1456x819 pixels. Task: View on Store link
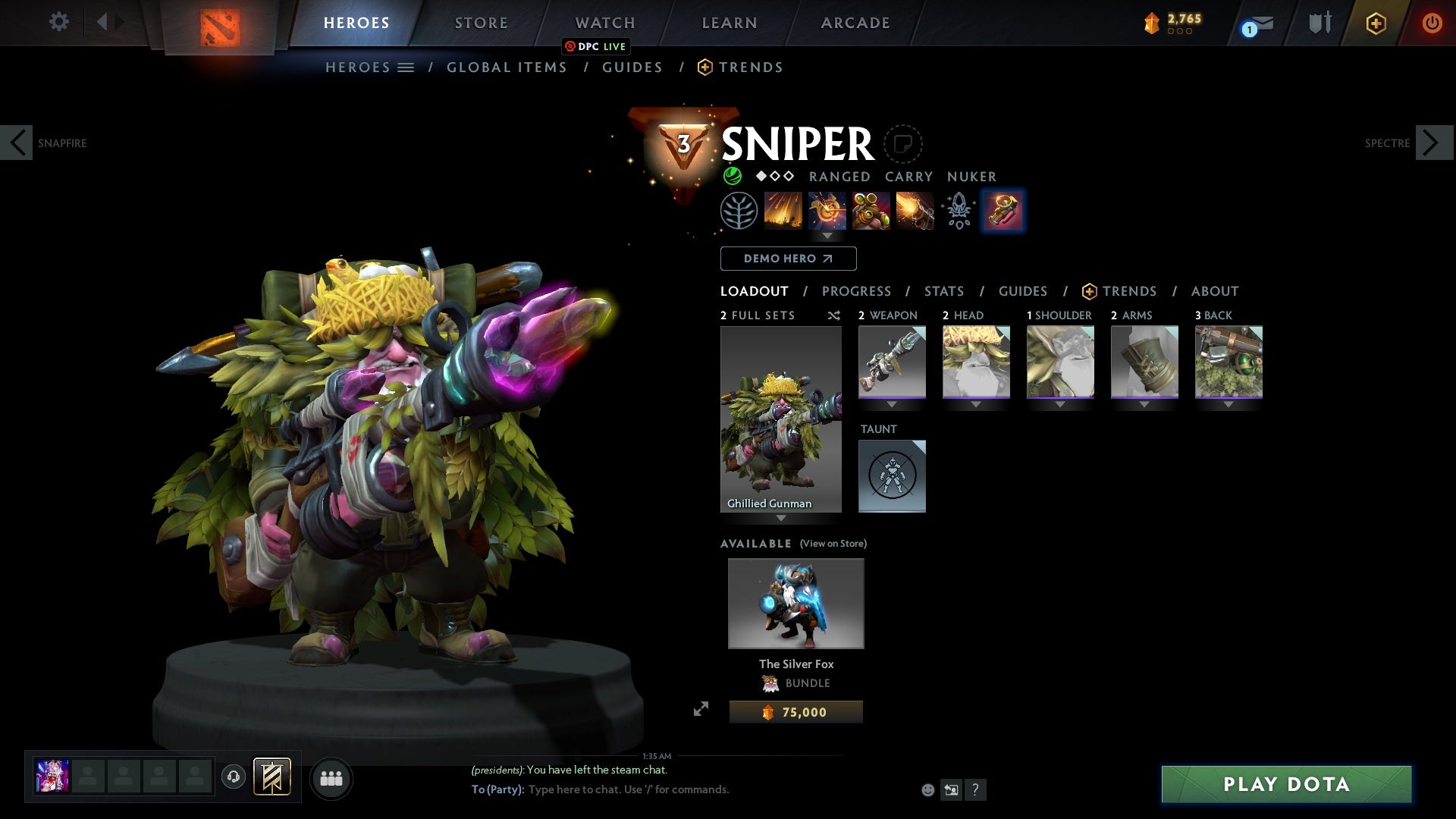click(833, 544)
